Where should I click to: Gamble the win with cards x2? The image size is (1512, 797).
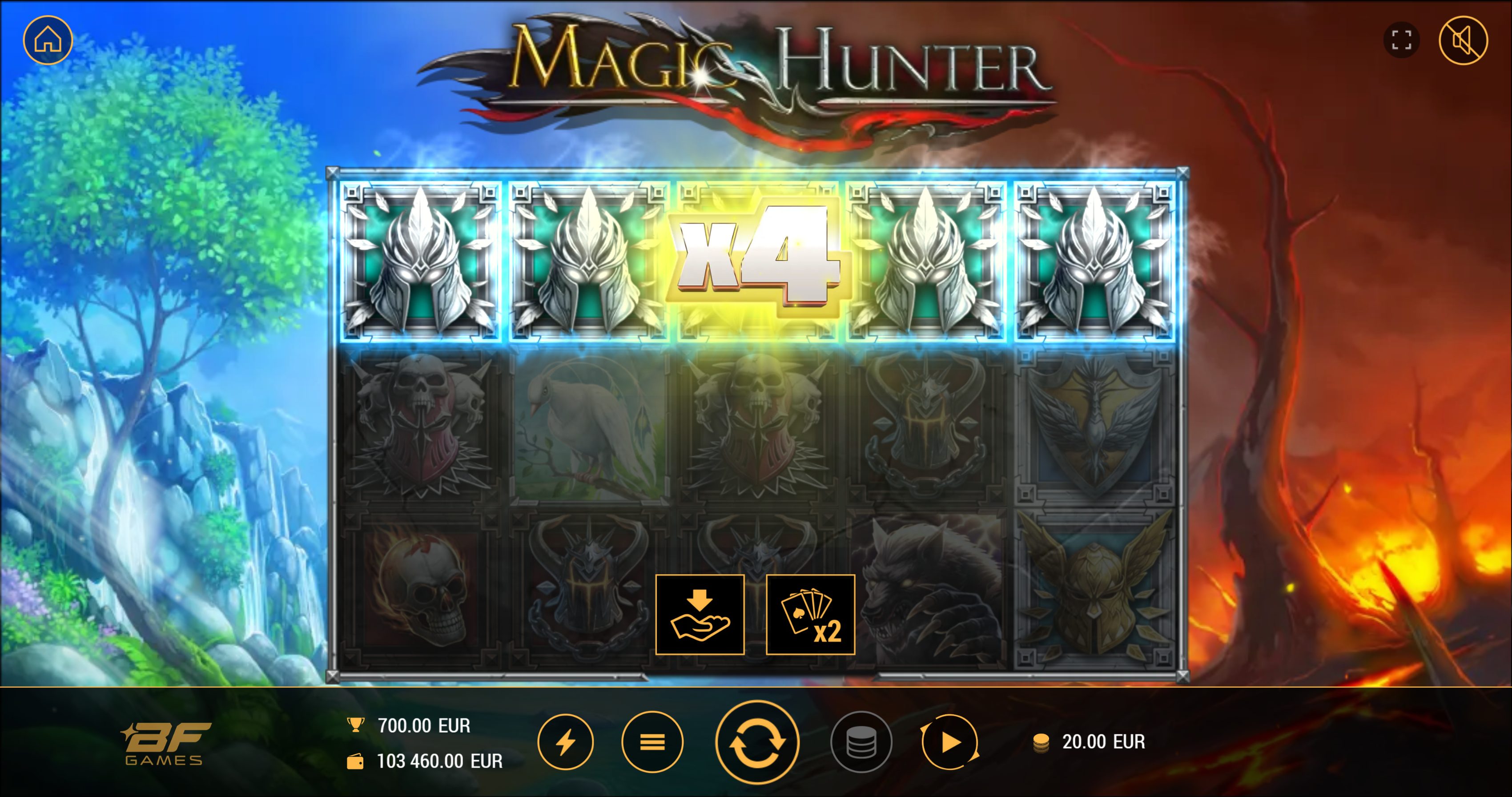coord(810,615)
